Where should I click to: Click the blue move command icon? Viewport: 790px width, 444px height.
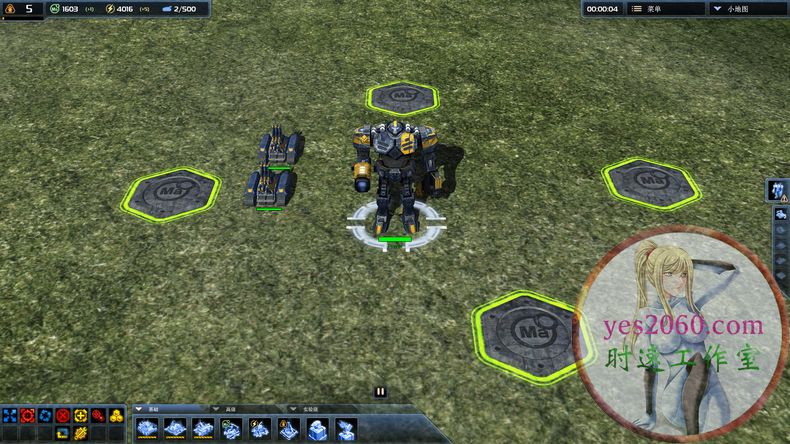[9, 415]
